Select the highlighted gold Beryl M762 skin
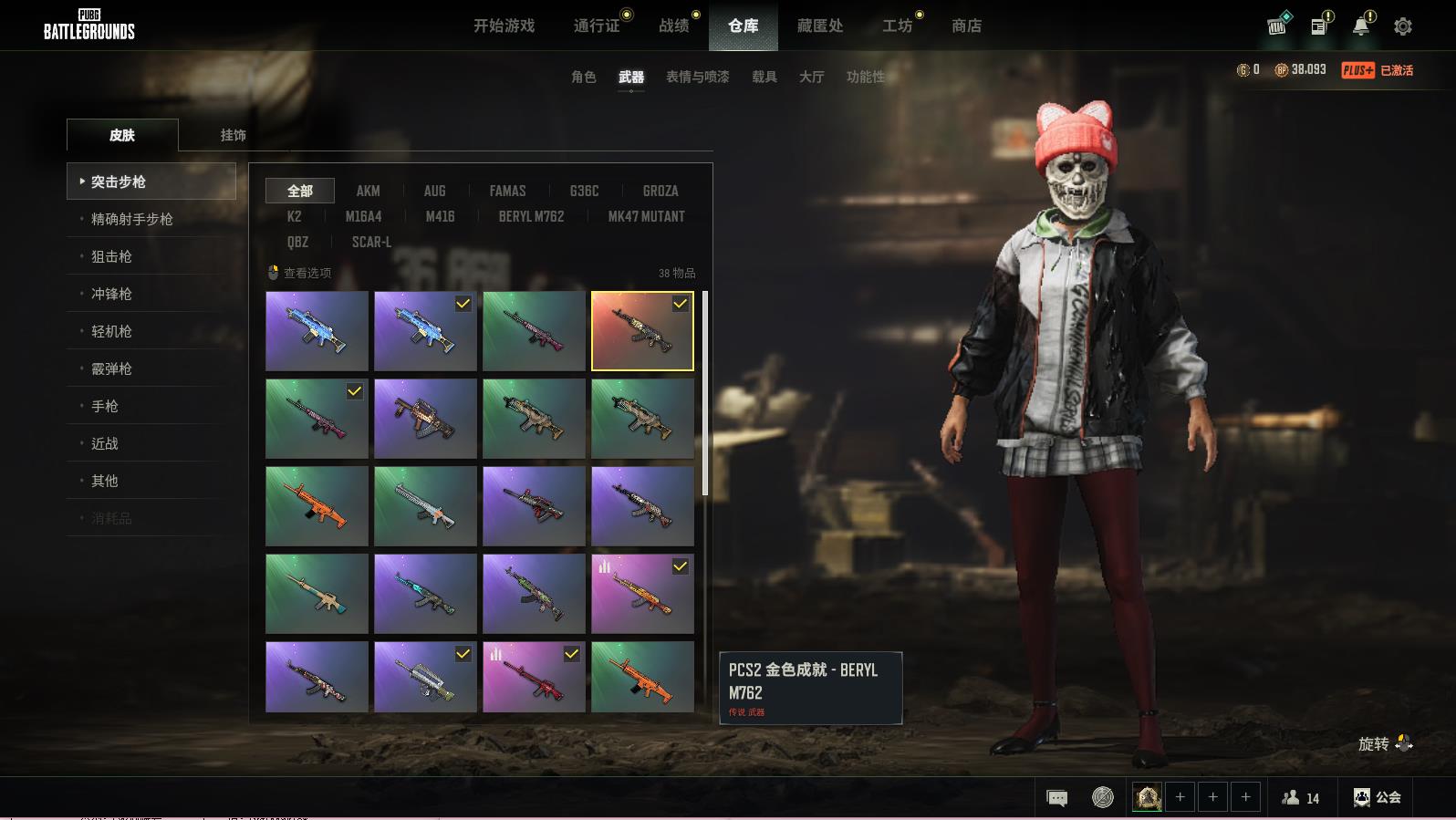Viewport: 1456px width, 820px height. (x=642, y=331)
